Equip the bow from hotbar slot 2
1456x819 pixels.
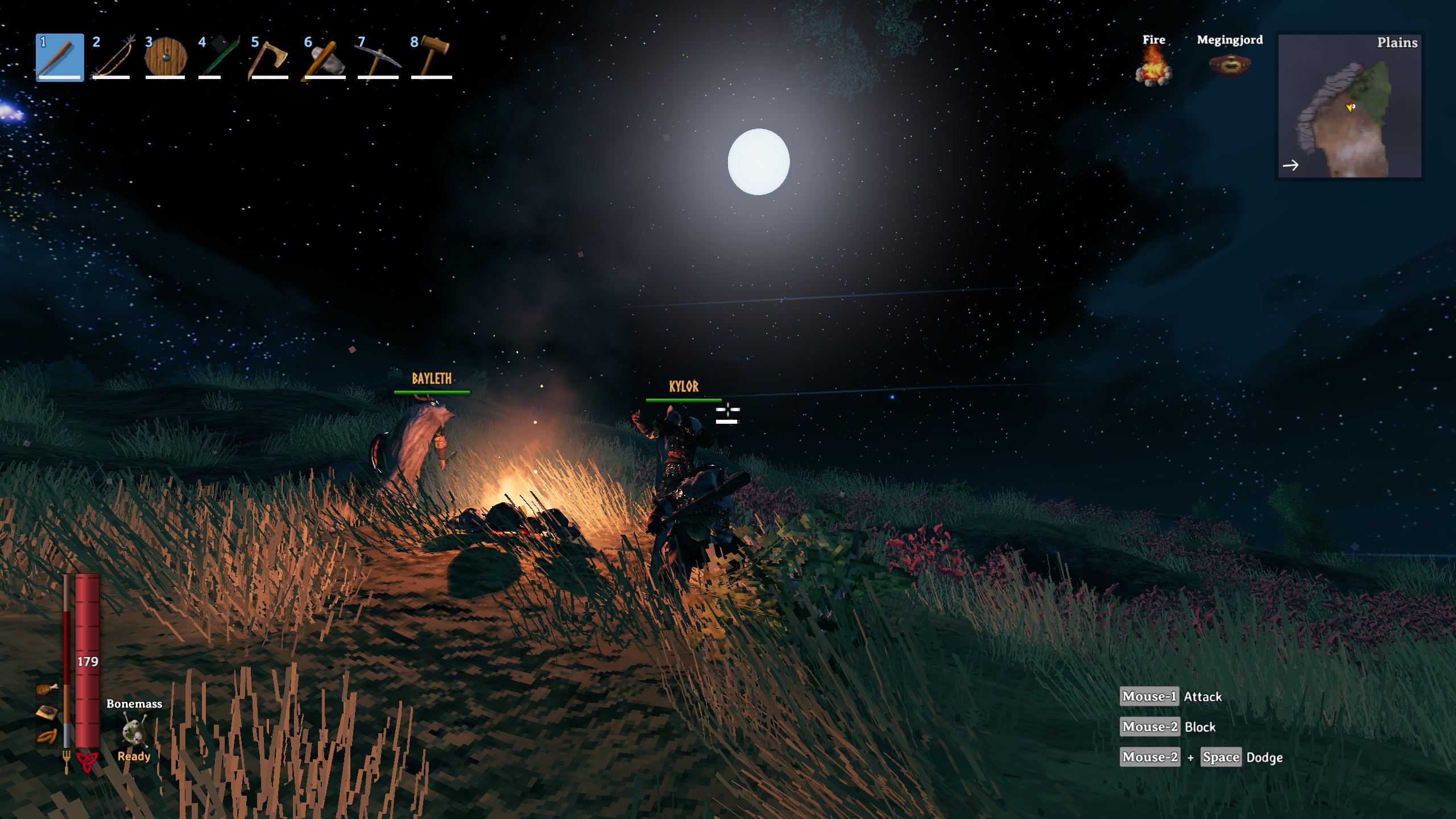[112, 57]
